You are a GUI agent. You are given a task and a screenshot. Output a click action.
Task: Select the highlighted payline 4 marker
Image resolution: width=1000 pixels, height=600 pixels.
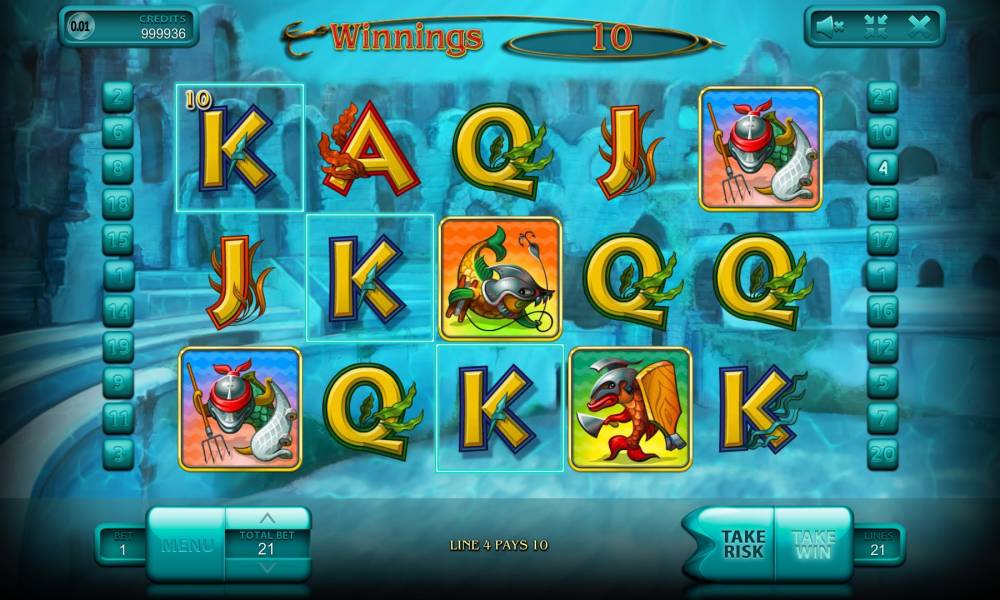pos(882,167)
